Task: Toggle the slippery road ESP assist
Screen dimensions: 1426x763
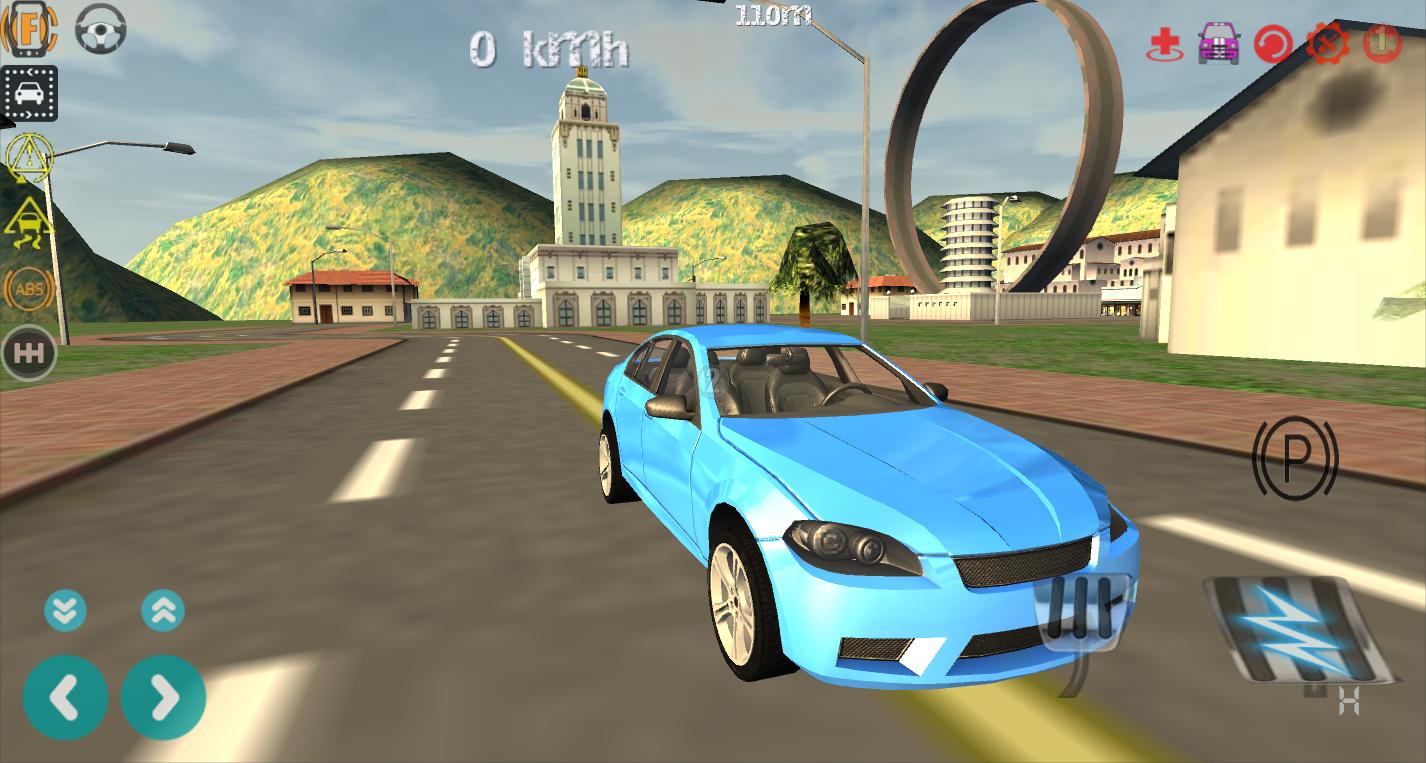Action: pyautogui.click(x=30, y=222)
